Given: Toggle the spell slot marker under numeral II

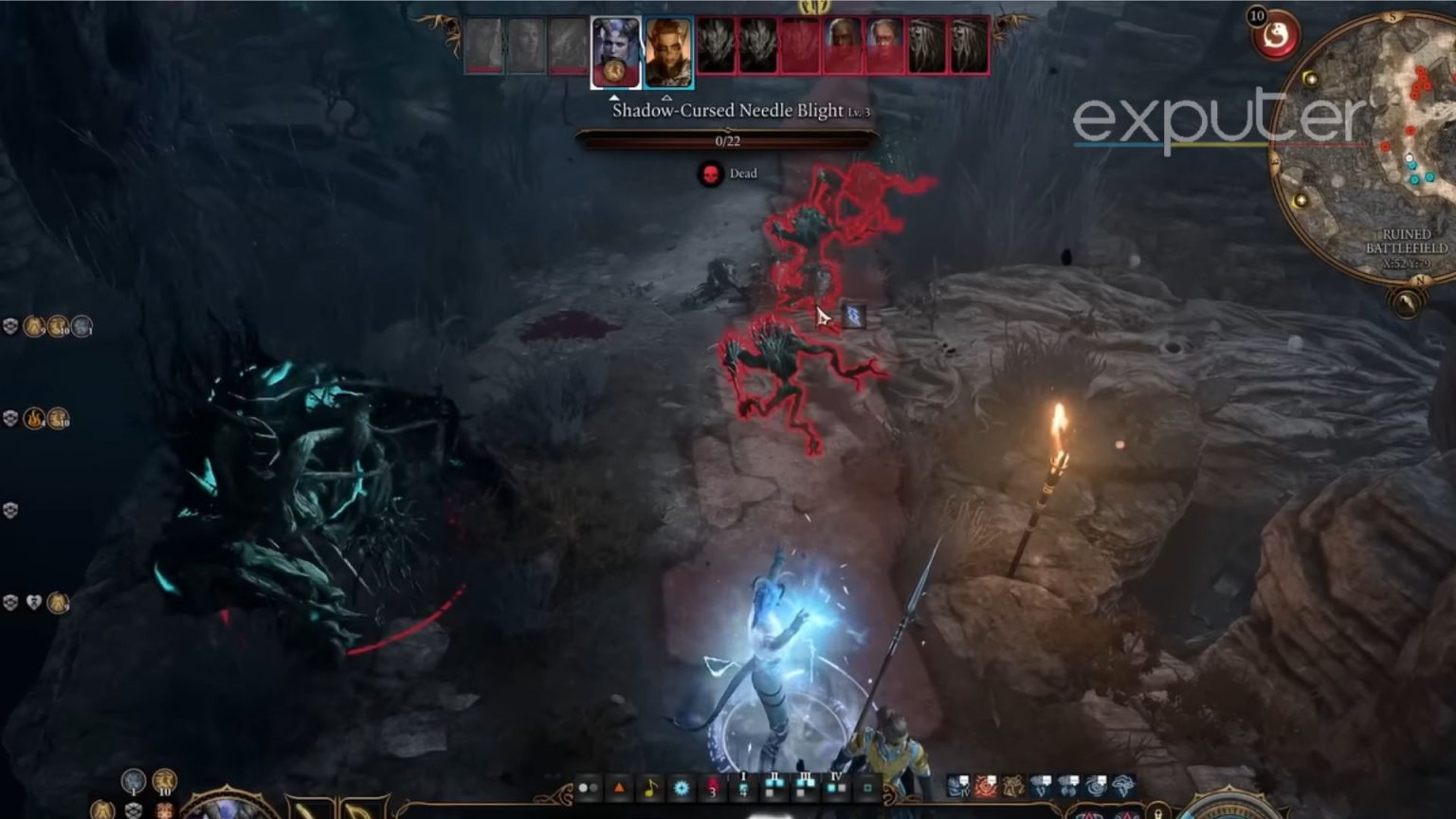Looking at the screenshot, I should (774, 787).
